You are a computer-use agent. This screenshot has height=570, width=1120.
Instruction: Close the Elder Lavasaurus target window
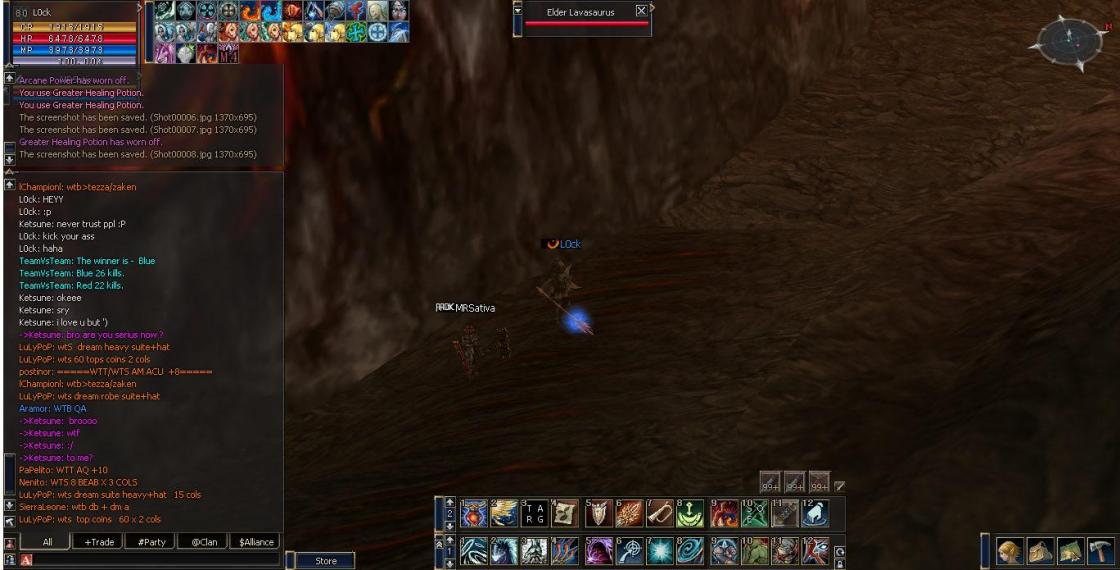pos(640,12)
